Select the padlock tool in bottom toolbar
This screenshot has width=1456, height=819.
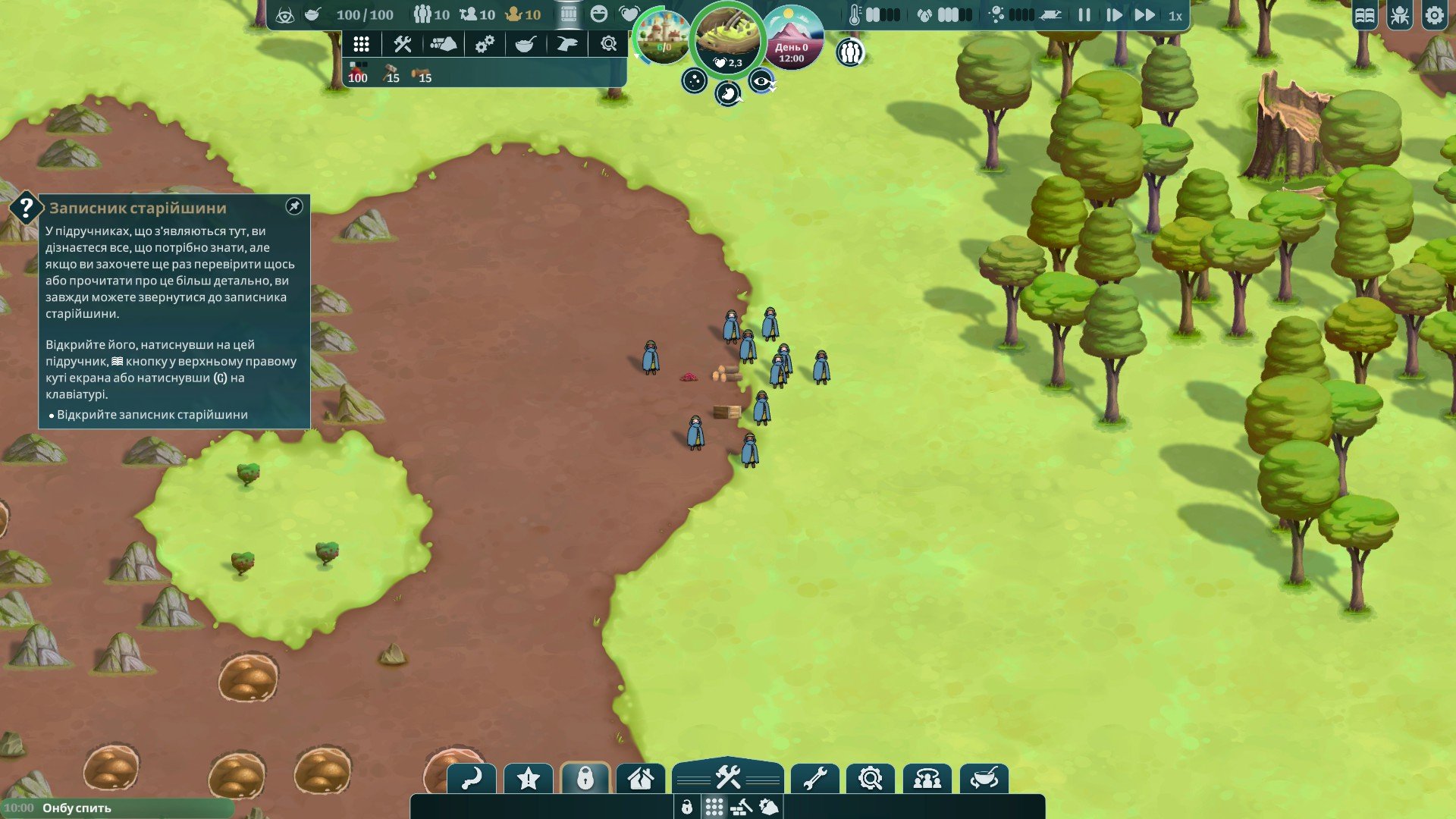(x=585, y=779)
